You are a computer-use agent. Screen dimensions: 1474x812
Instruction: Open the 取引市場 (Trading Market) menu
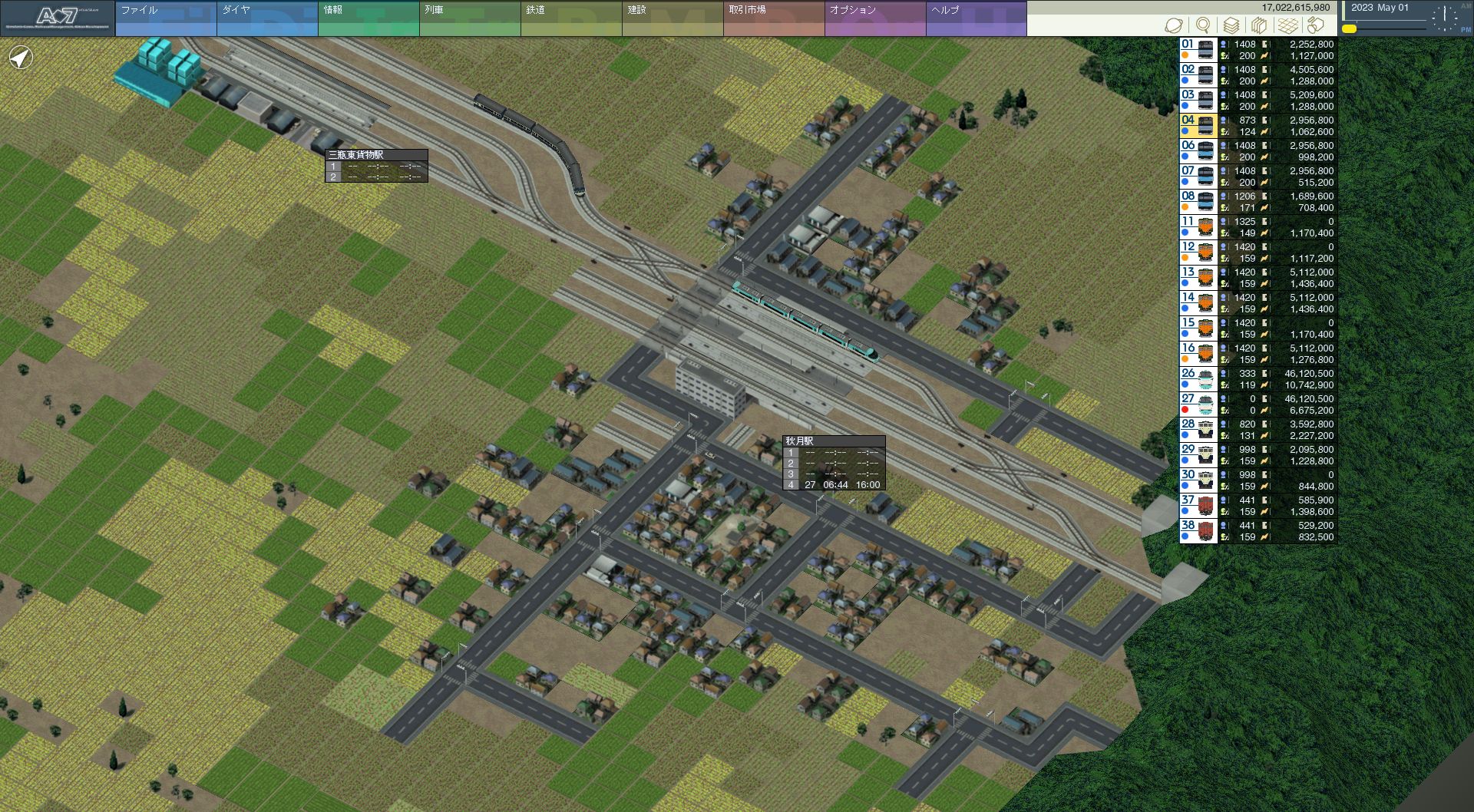coord(773,18)
